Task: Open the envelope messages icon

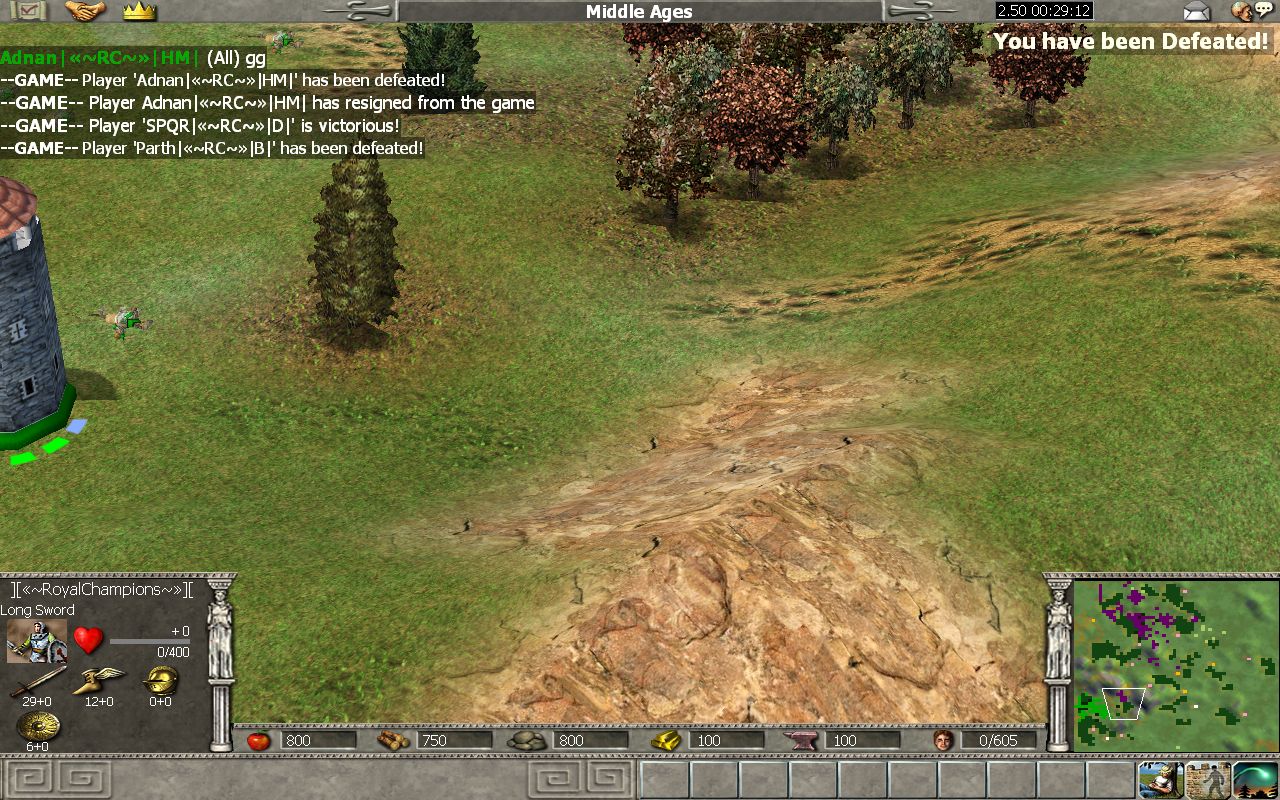Action: (x=1196, y=12)
